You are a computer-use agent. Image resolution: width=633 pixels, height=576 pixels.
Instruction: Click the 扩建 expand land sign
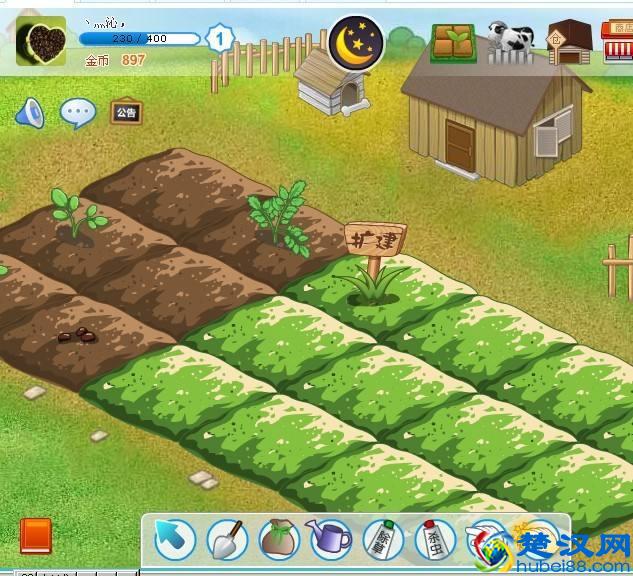pyautogui.click(x=375, y=240)
